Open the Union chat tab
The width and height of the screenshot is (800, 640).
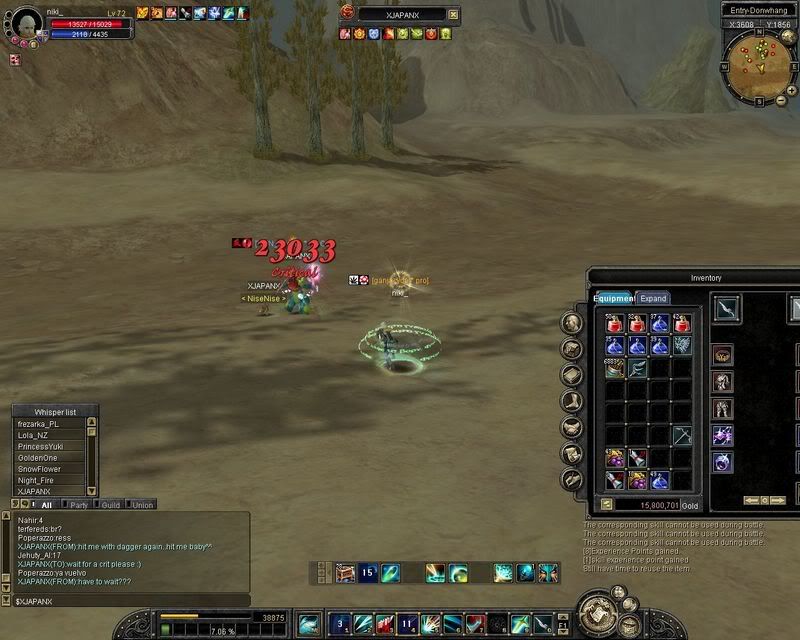(x=141, y=505)
